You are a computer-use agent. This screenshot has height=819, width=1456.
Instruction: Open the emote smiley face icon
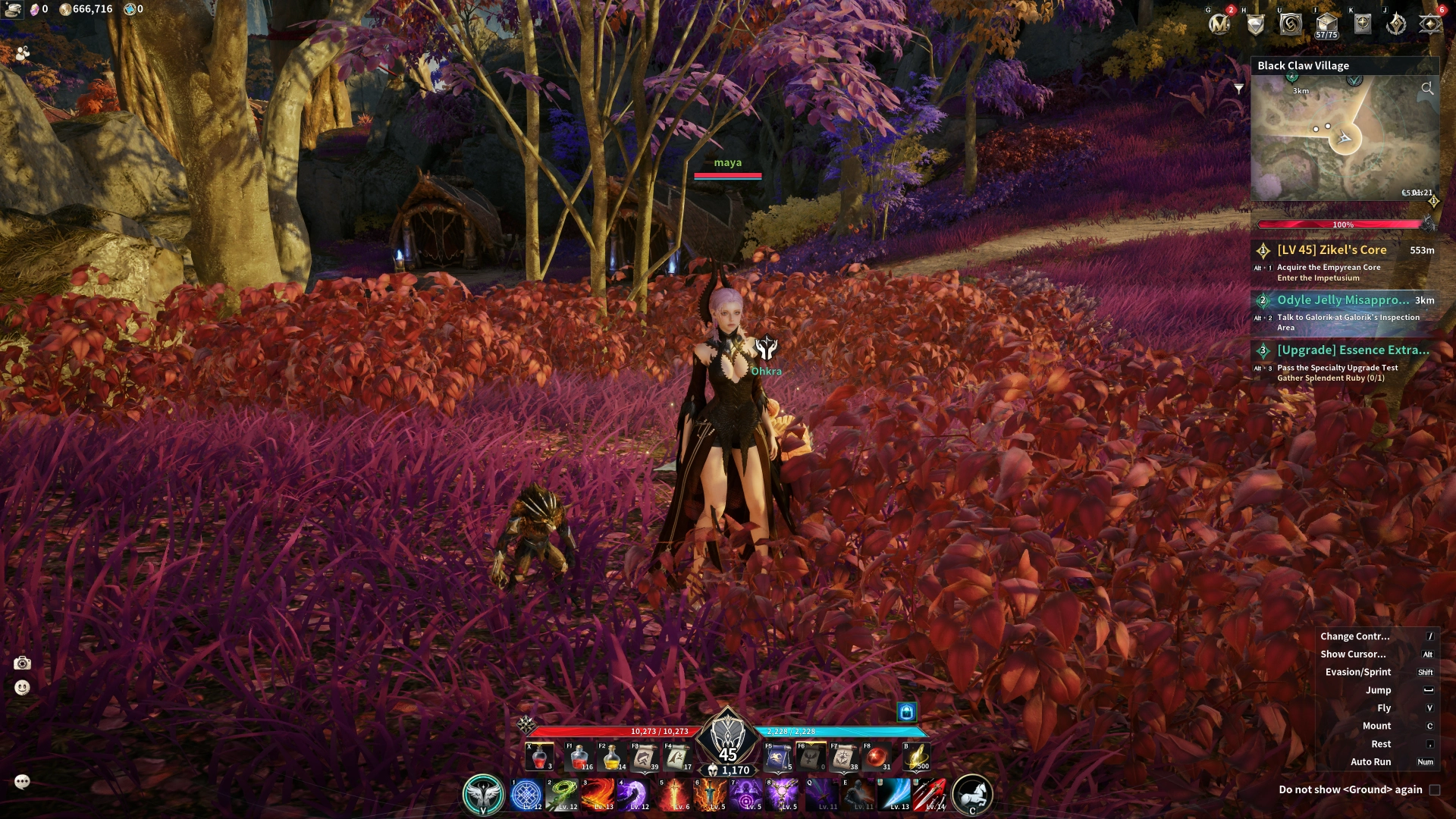click(x=23, y=688)
